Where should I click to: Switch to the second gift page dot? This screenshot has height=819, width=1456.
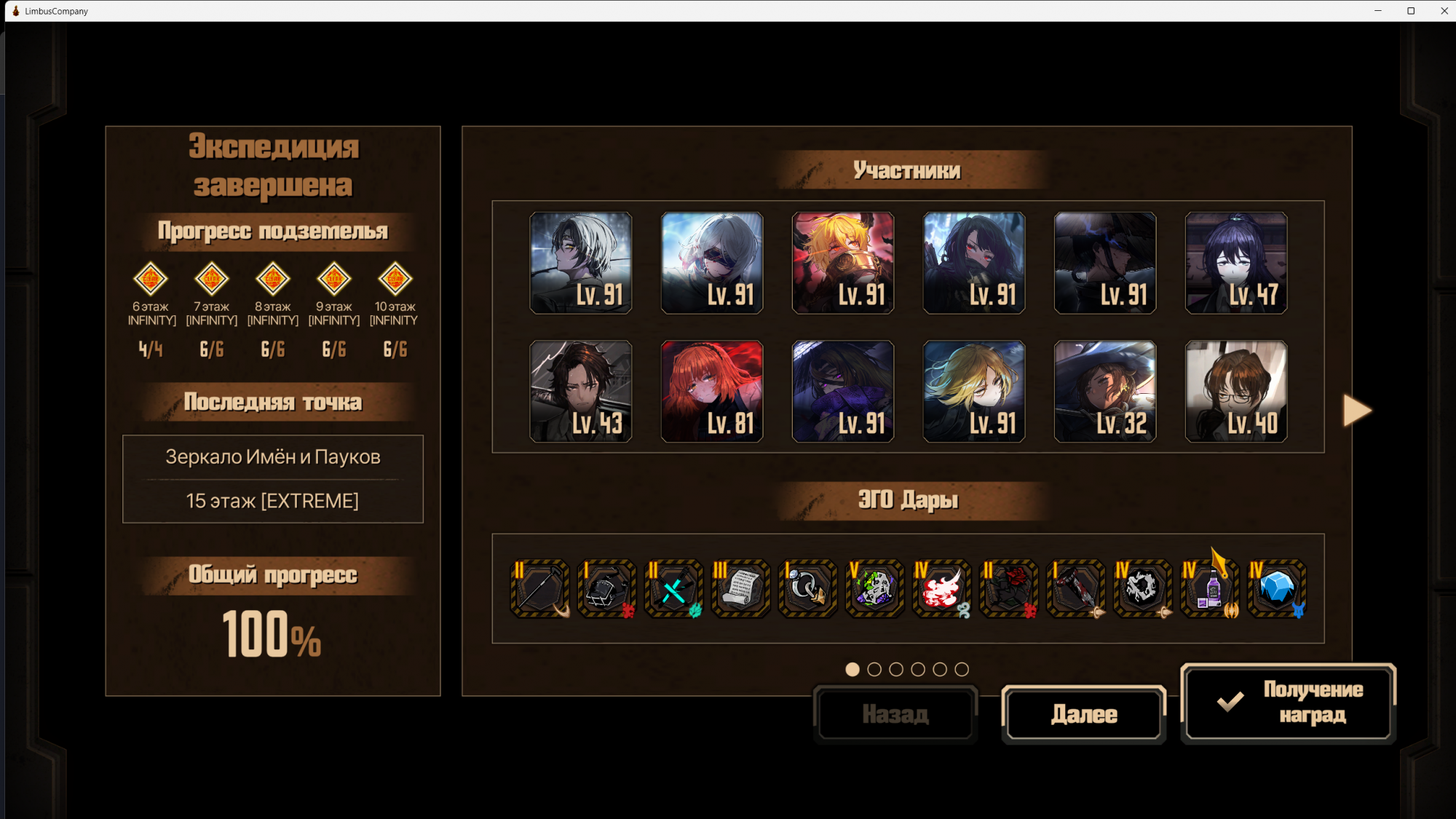tap(874, 669)
